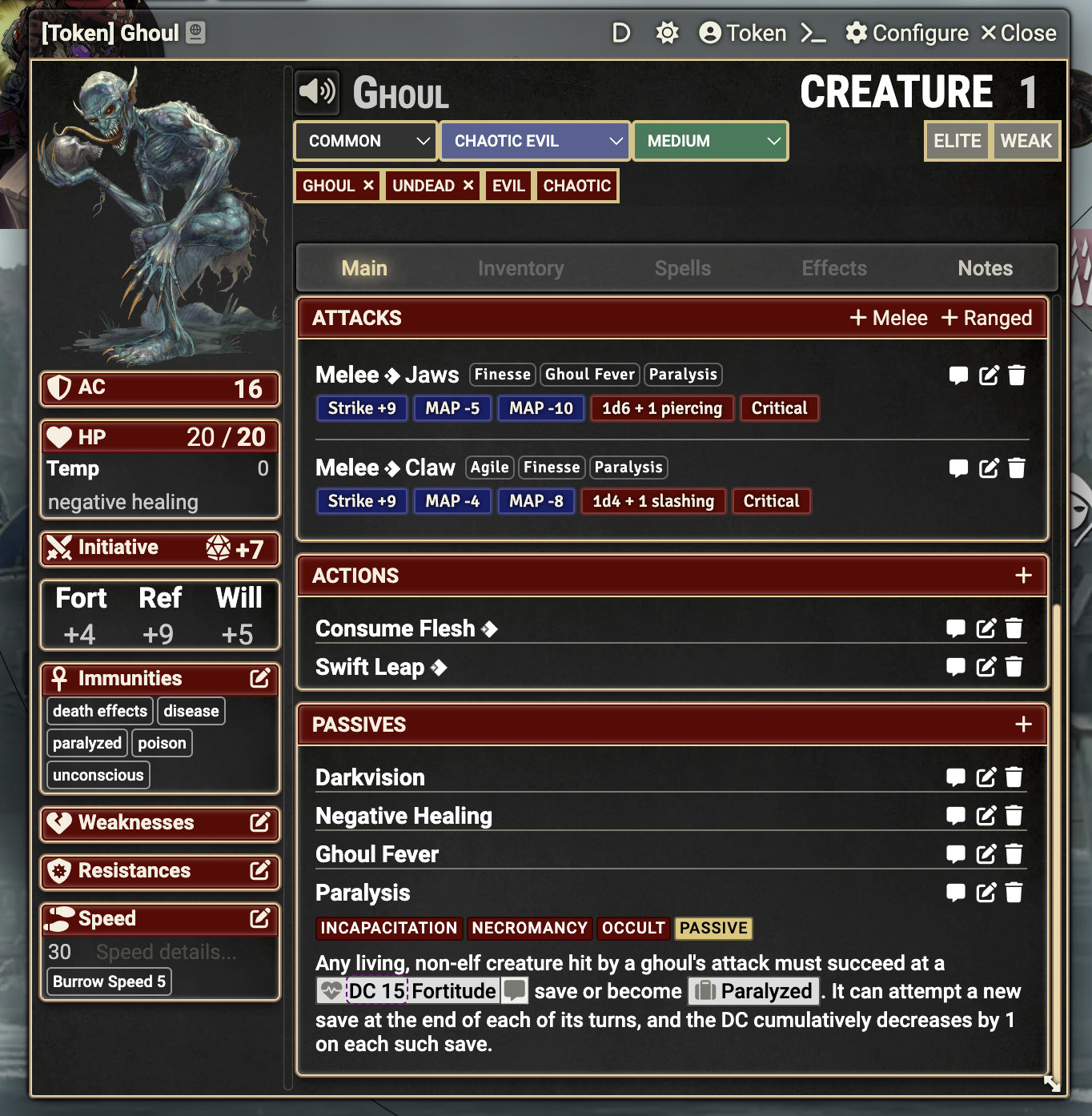Open the COMMON rarity dropdown
This screenshot has height=1116, width=1092.
click(364, 141)
